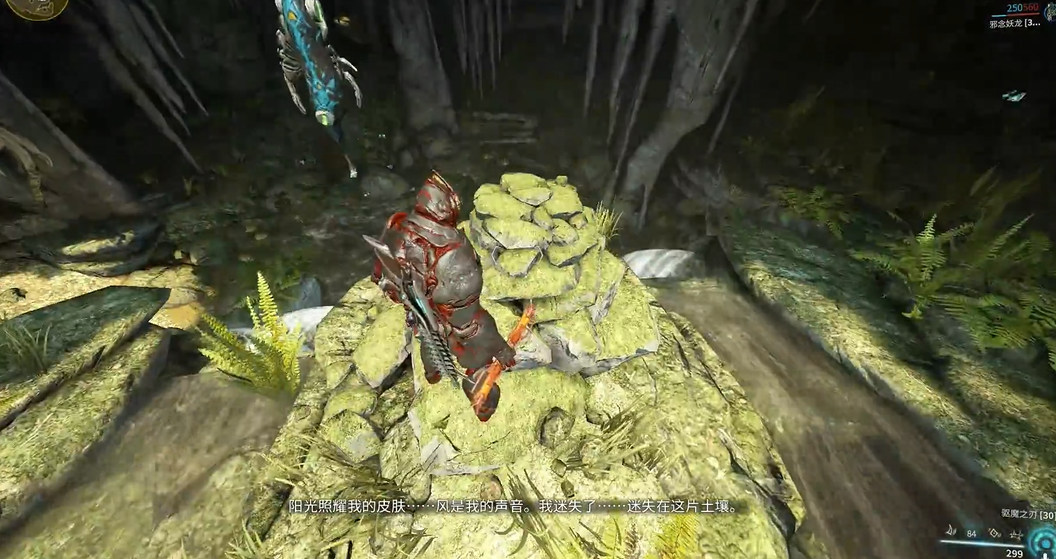
Task: Open the circular minimap
Action: coord(30,8)
